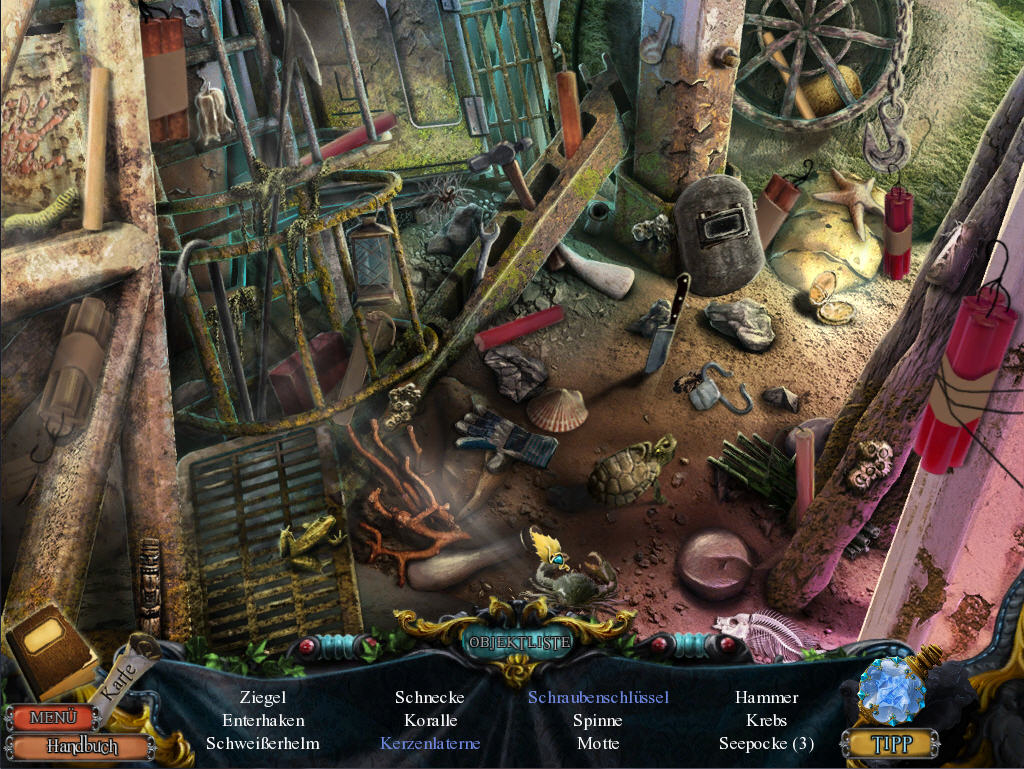
Task: Select the Ziegel entry in the list
Action: [x=263, y=697]
